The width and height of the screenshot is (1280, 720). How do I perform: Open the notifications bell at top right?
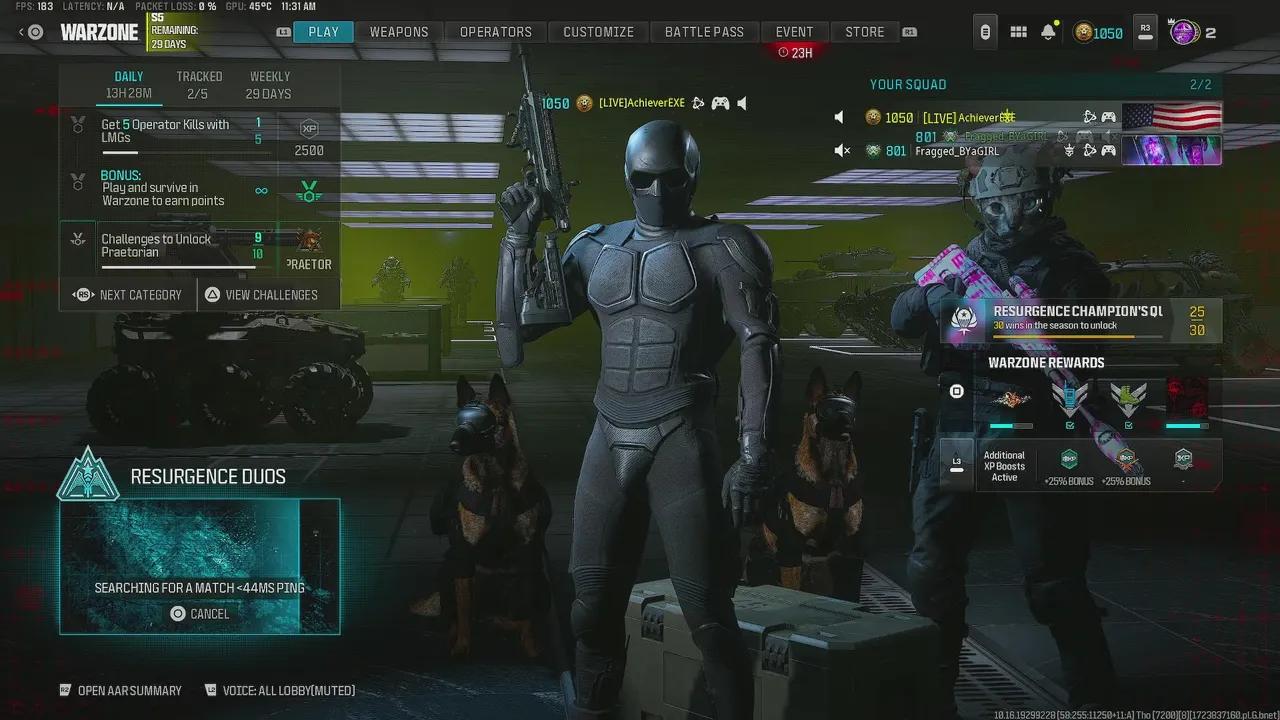1047,32
